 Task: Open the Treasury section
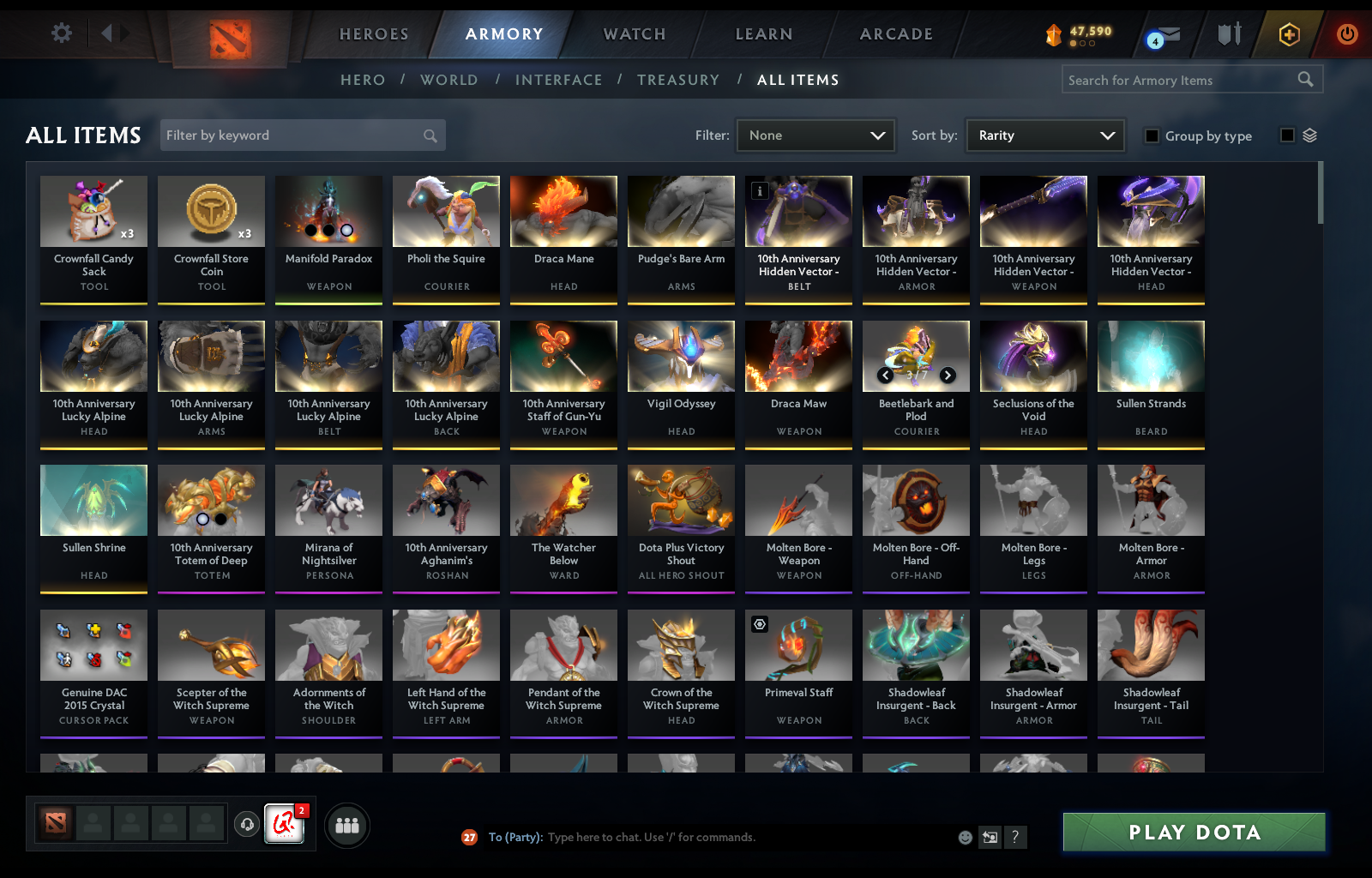coord(678,79)
